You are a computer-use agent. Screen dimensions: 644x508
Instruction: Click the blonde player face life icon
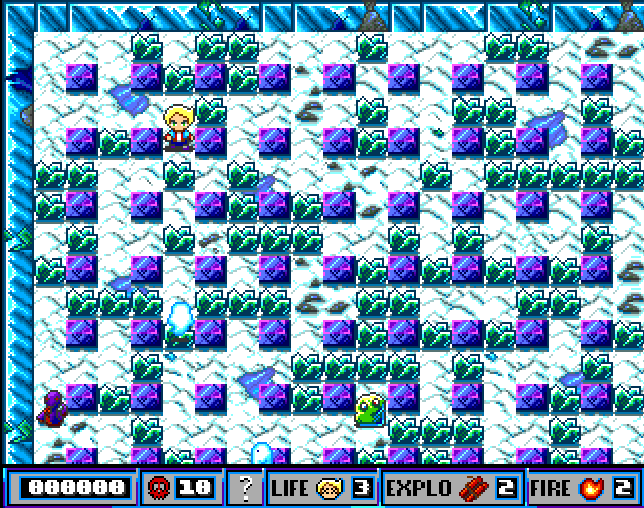click(330, 488)
